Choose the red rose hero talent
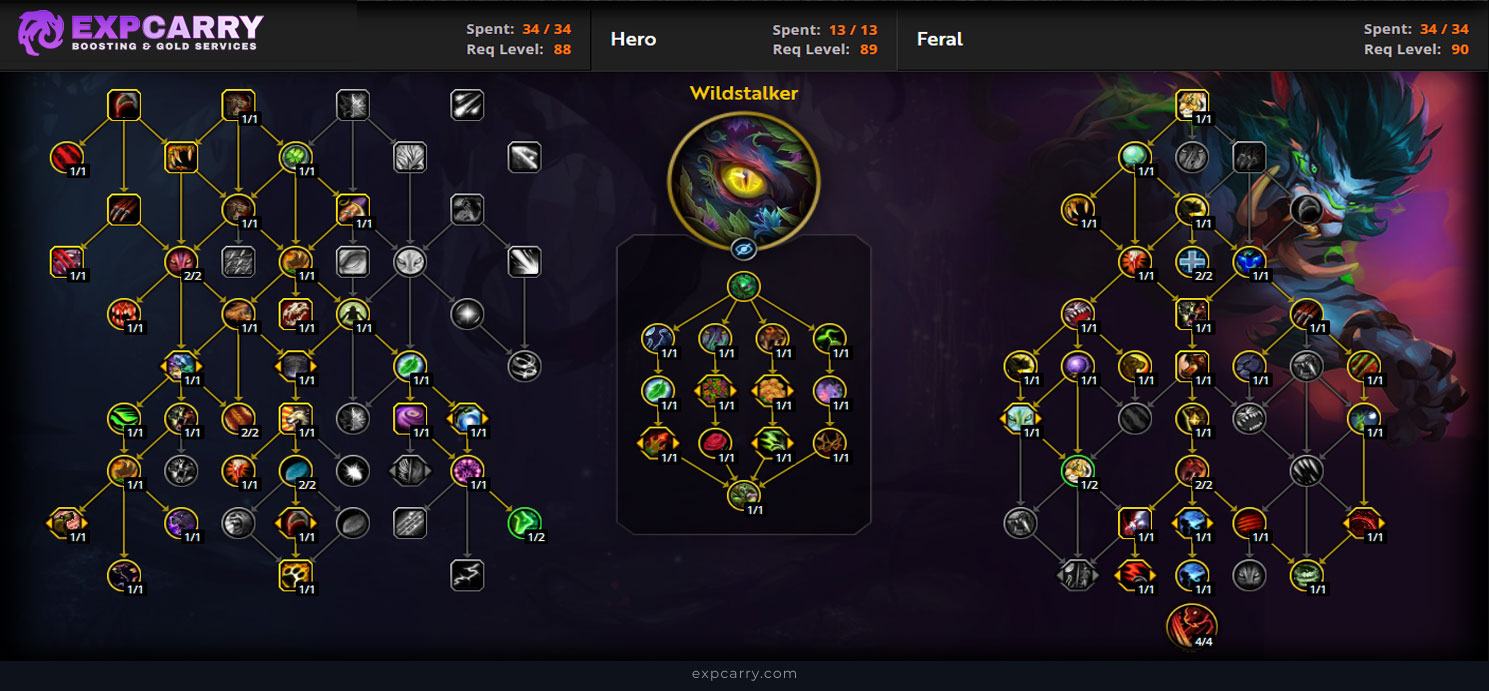1489x691 pixels. tap(714, 441)
